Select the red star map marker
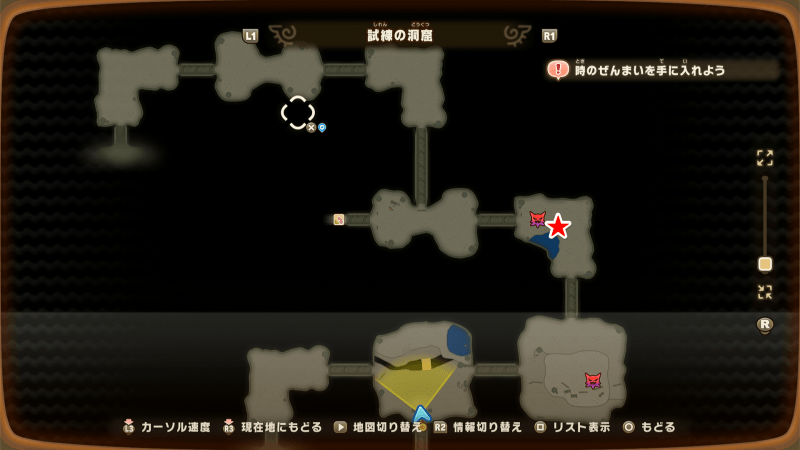The image size is (800, 450). [x=558, y=226]
